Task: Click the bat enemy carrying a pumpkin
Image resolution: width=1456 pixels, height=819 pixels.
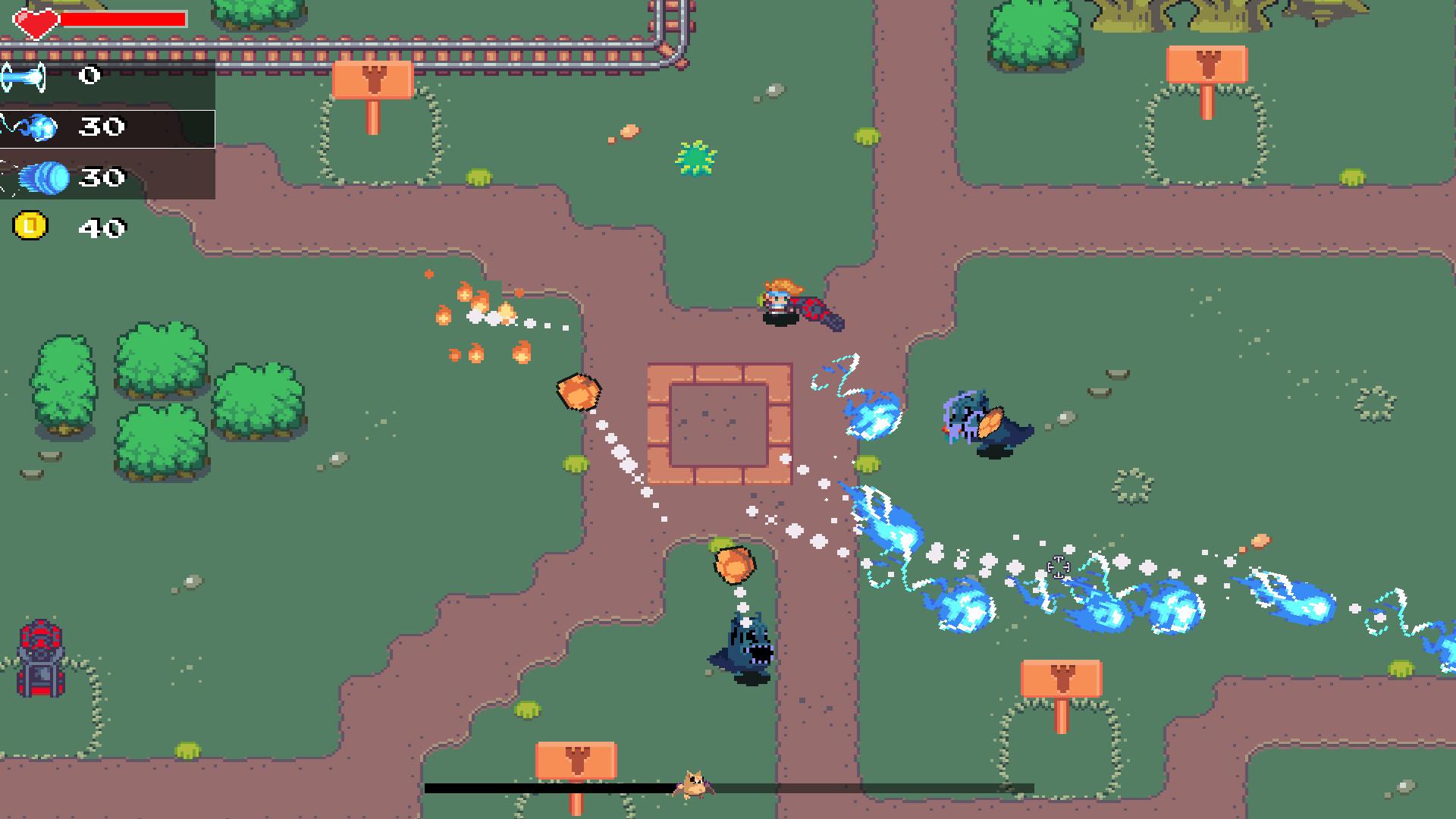Action: click(982, 422)
